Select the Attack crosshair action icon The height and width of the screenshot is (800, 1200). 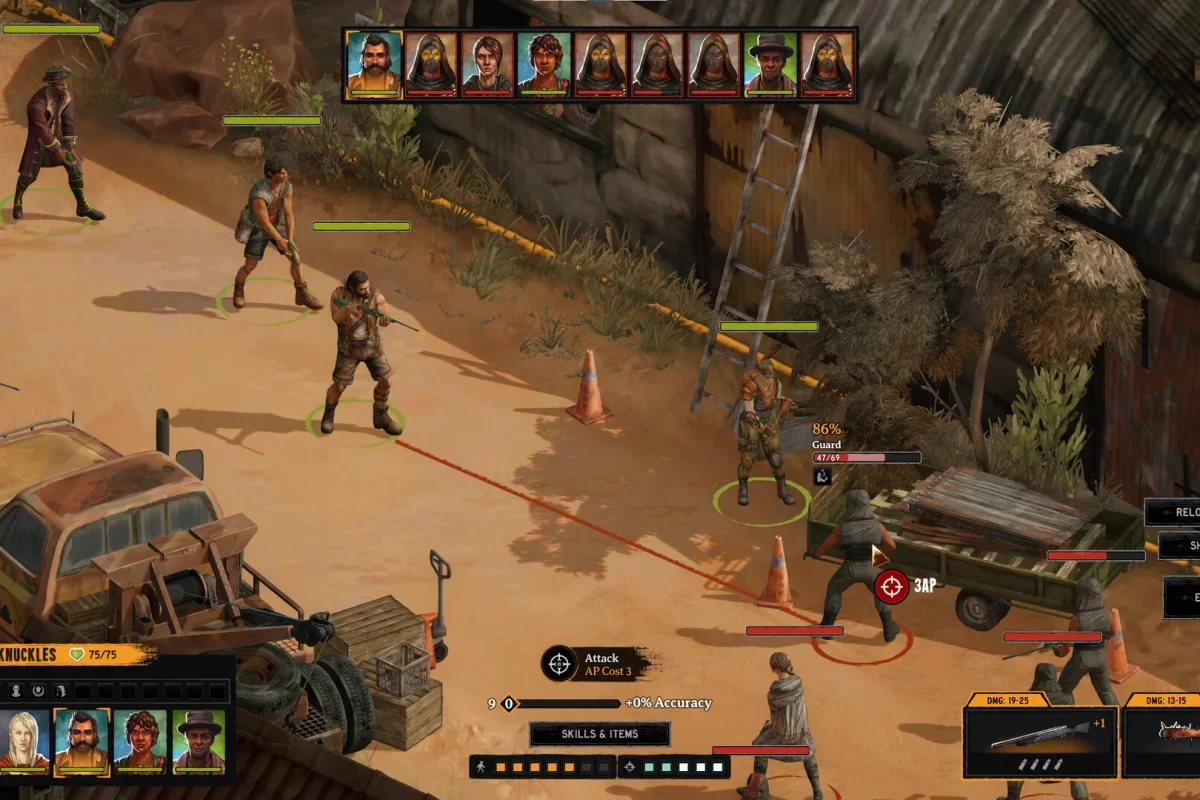click(559, 663)
